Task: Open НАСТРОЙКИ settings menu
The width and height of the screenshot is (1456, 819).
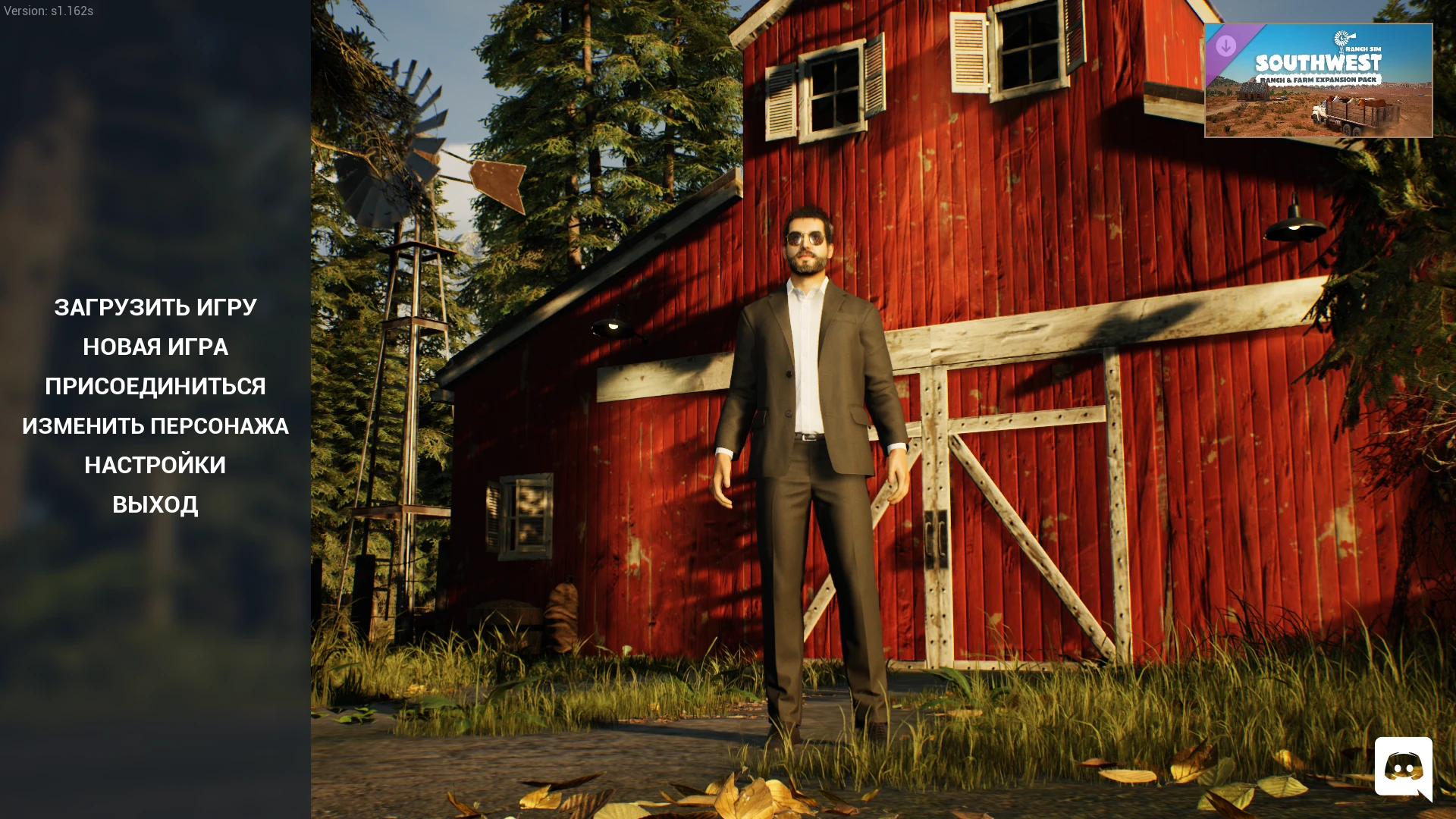Action: pos(155,465)
